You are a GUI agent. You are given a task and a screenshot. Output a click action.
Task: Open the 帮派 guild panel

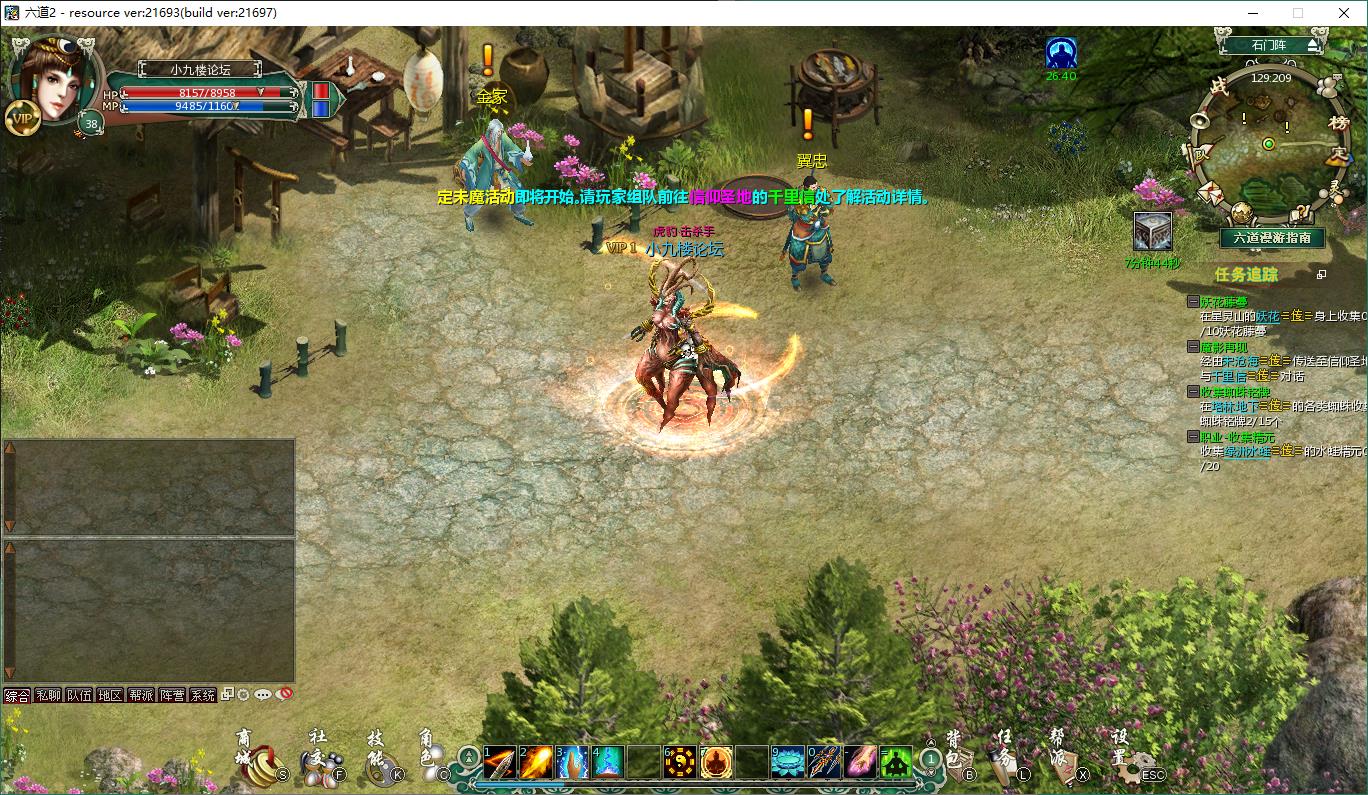pyautogui.click(x=1065, y=766)
